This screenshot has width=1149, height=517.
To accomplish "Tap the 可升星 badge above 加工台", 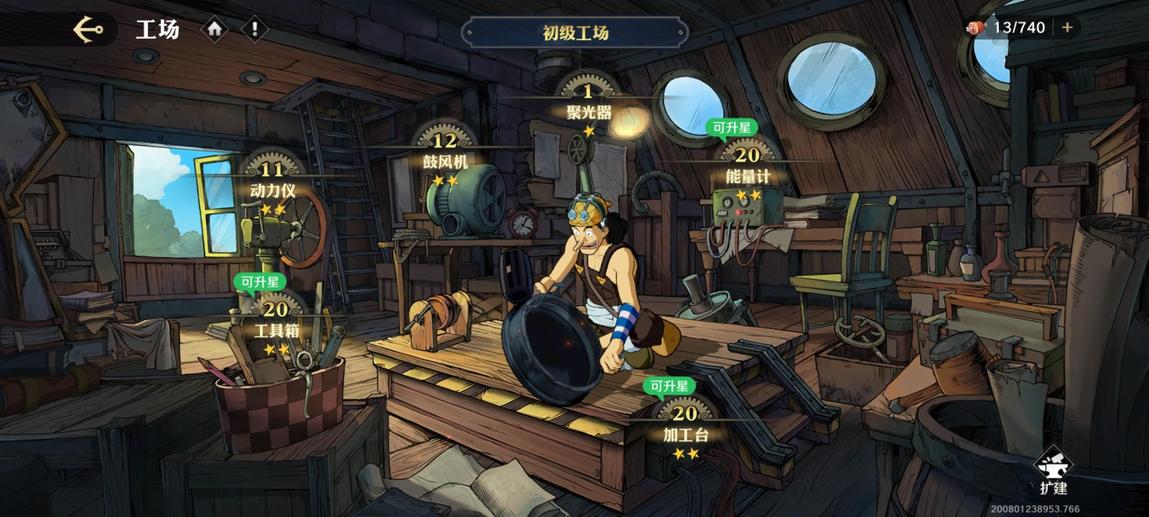I will tap(669, 386).
